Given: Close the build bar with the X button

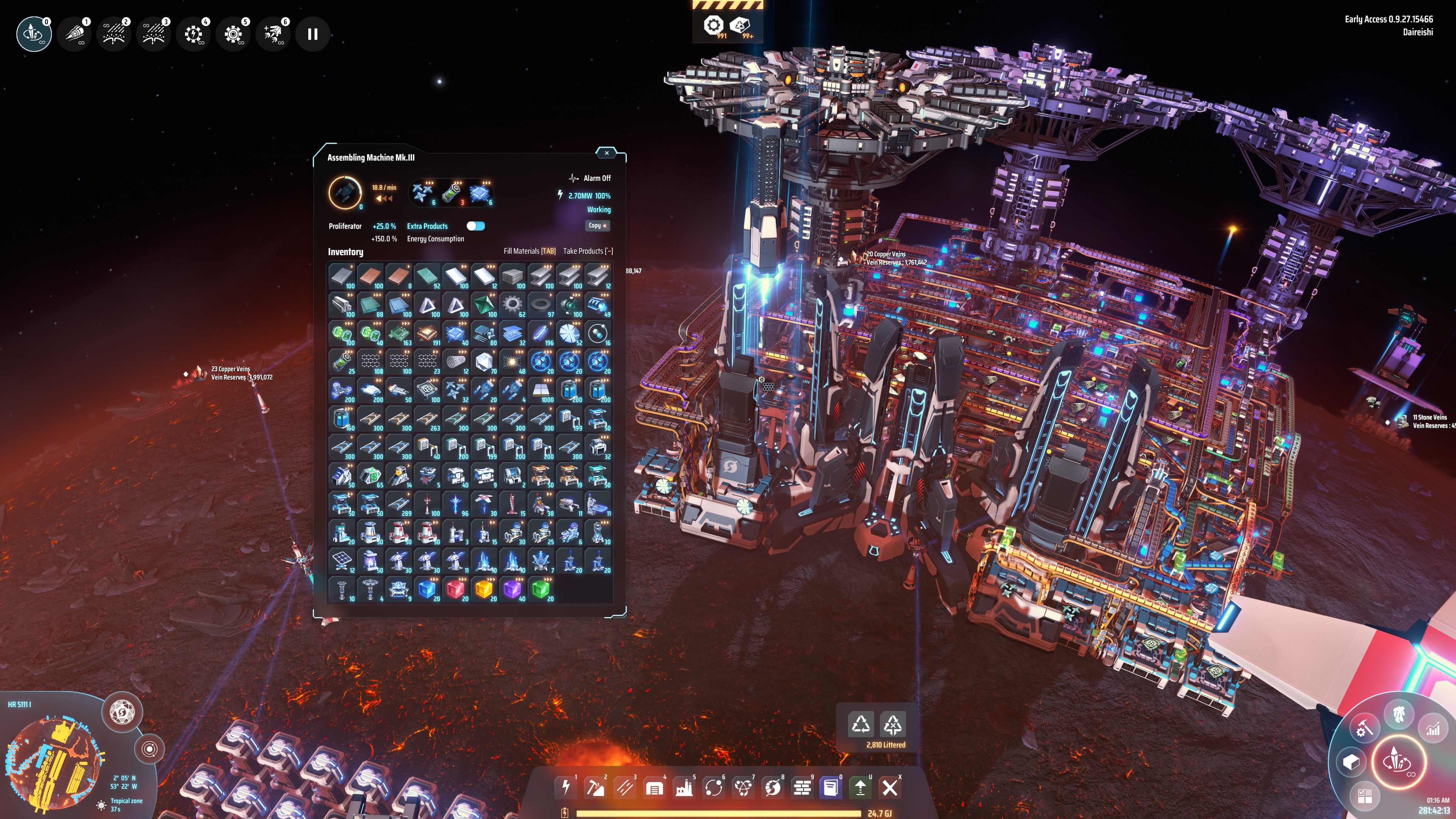Looking at the screenshot, I should (x=890, y=787).
